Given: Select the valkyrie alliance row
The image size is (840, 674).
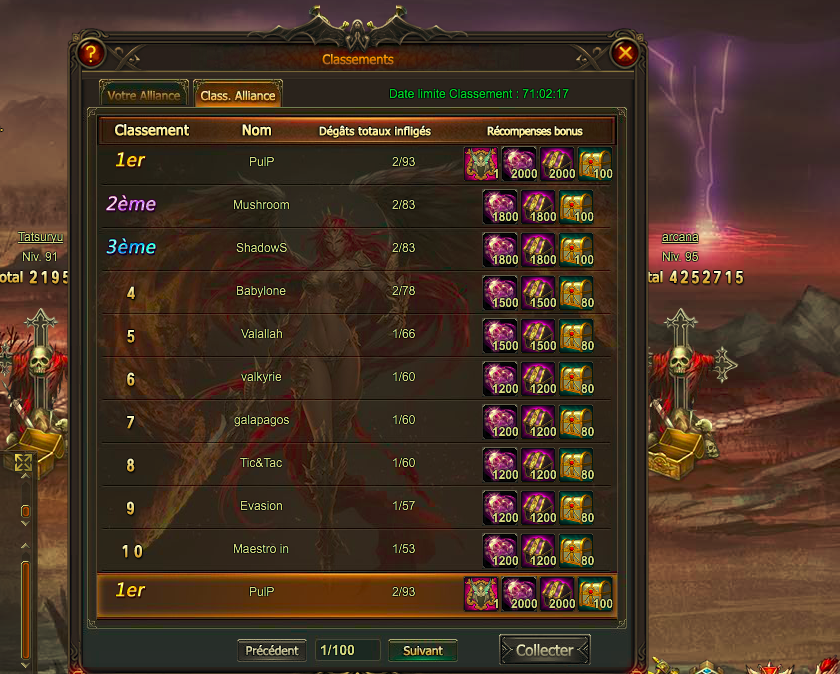Looking at the screenshot, I should coord(261,377).
